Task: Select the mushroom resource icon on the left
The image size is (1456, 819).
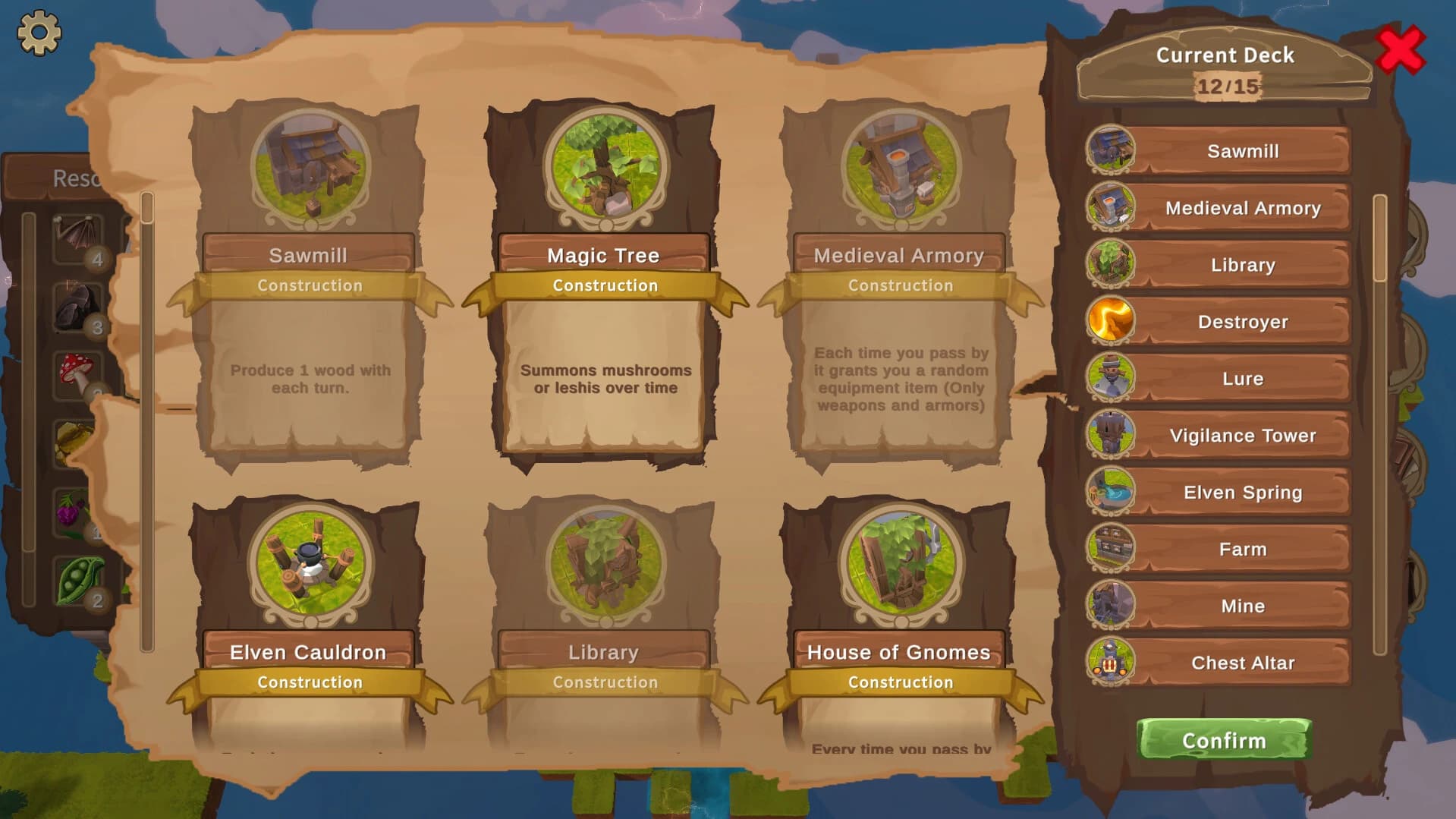Action: pos(76,370)
